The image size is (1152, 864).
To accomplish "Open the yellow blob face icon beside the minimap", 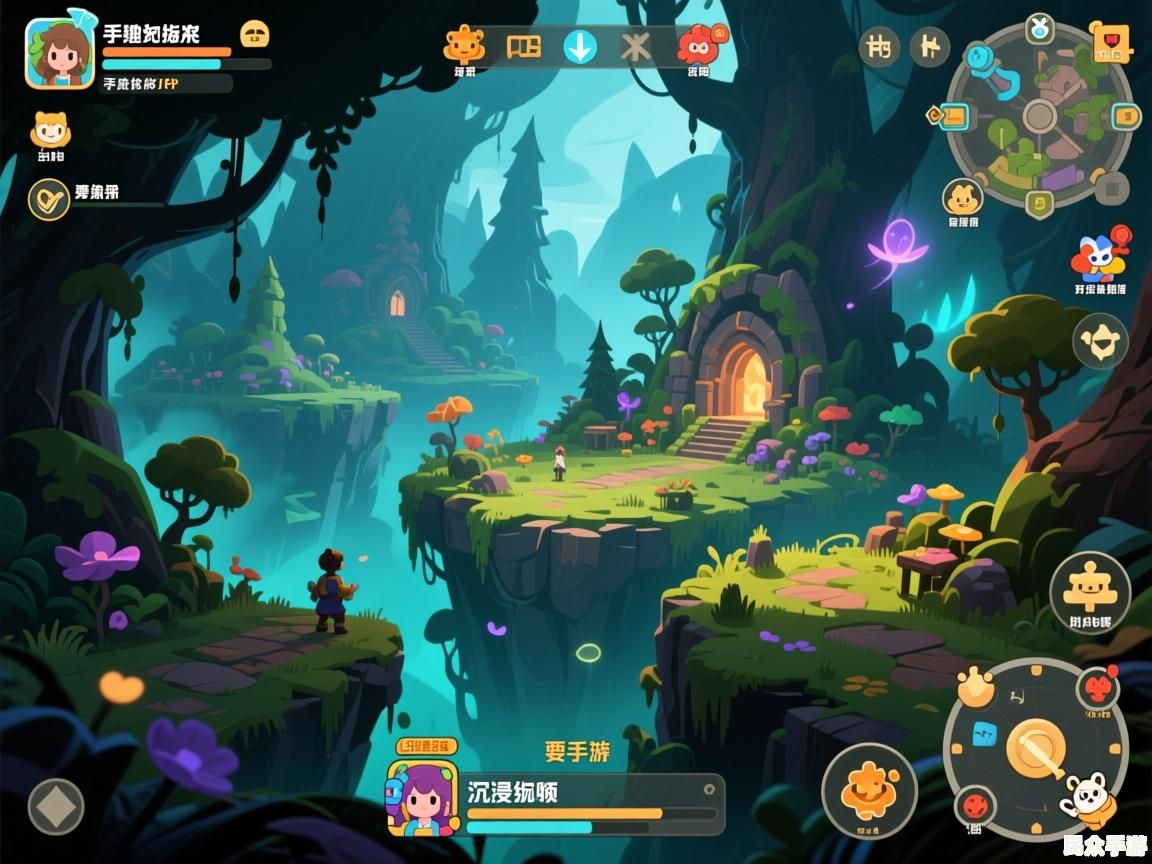I will [962, 198].
